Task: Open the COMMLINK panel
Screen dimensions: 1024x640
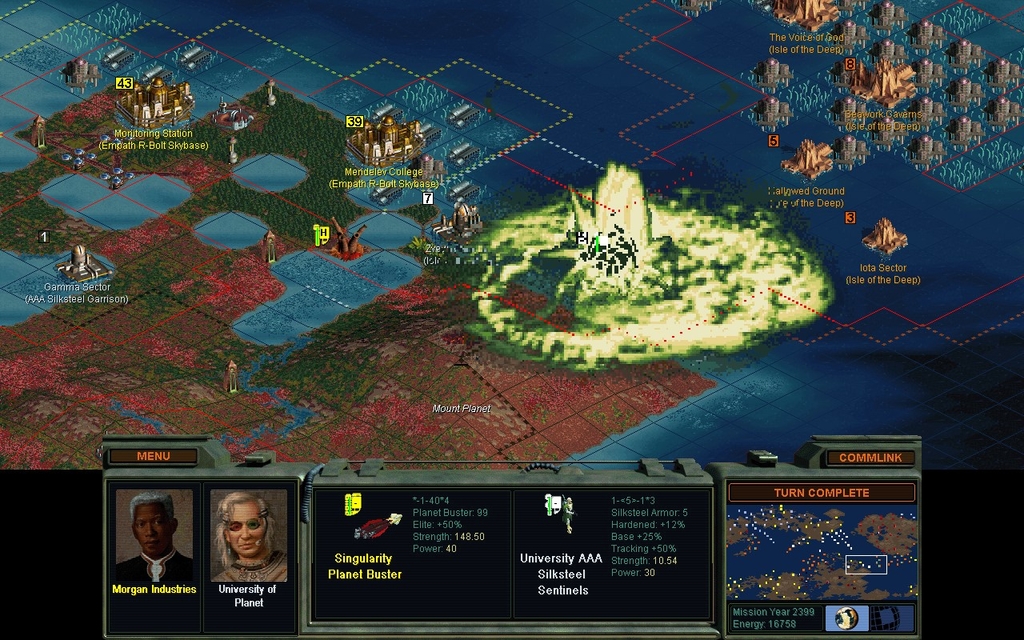Action: click(870, 458)
